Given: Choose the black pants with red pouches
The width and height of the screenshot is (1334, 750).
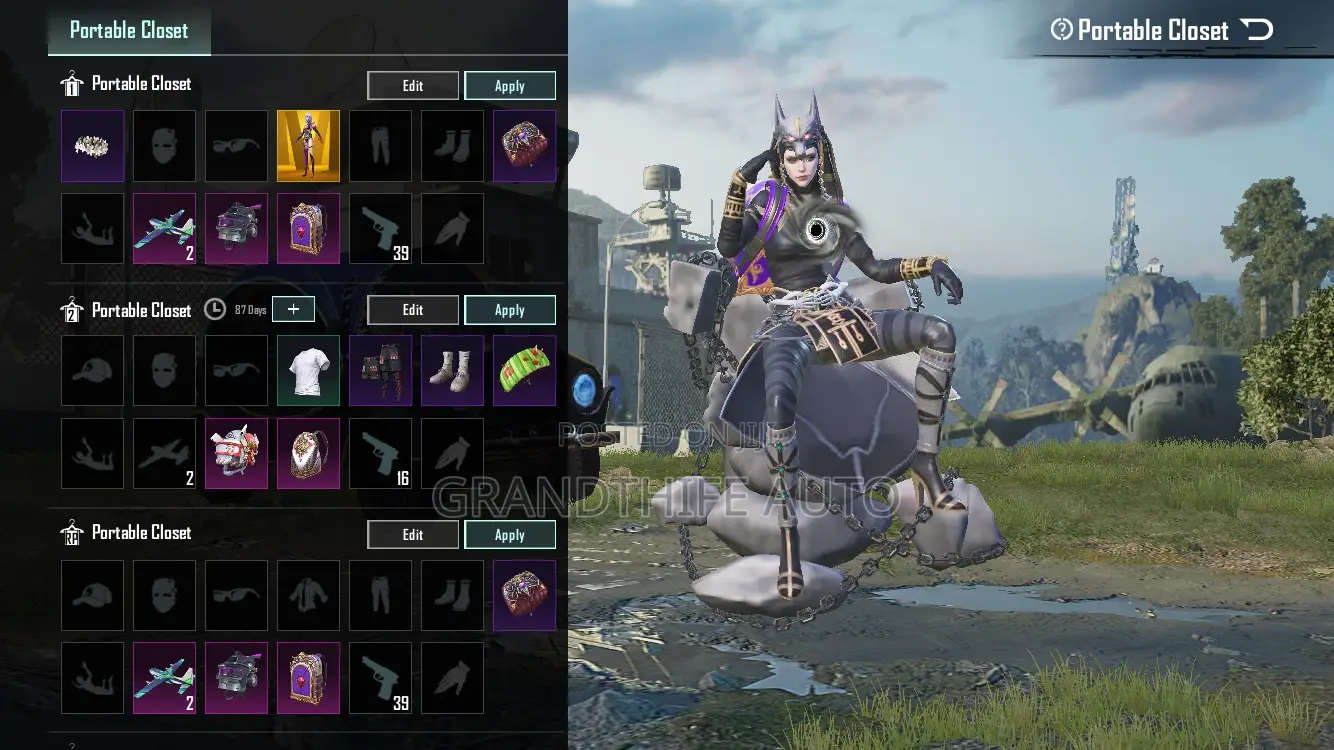Looking at the screenshot, I should click(x=380, y=370).
